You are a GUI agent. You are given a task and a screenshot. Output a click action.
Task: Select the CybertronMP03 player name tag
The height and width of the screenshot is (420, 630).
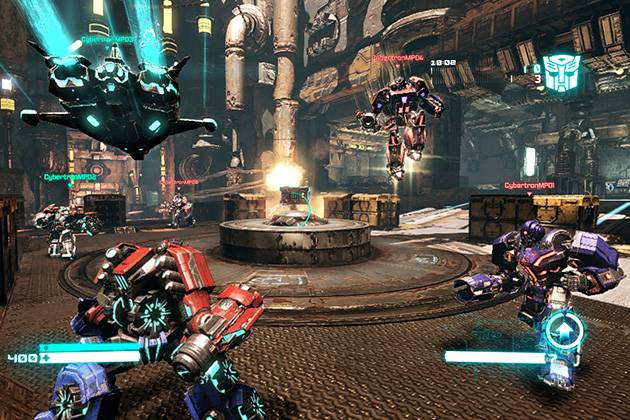point(107,41)
